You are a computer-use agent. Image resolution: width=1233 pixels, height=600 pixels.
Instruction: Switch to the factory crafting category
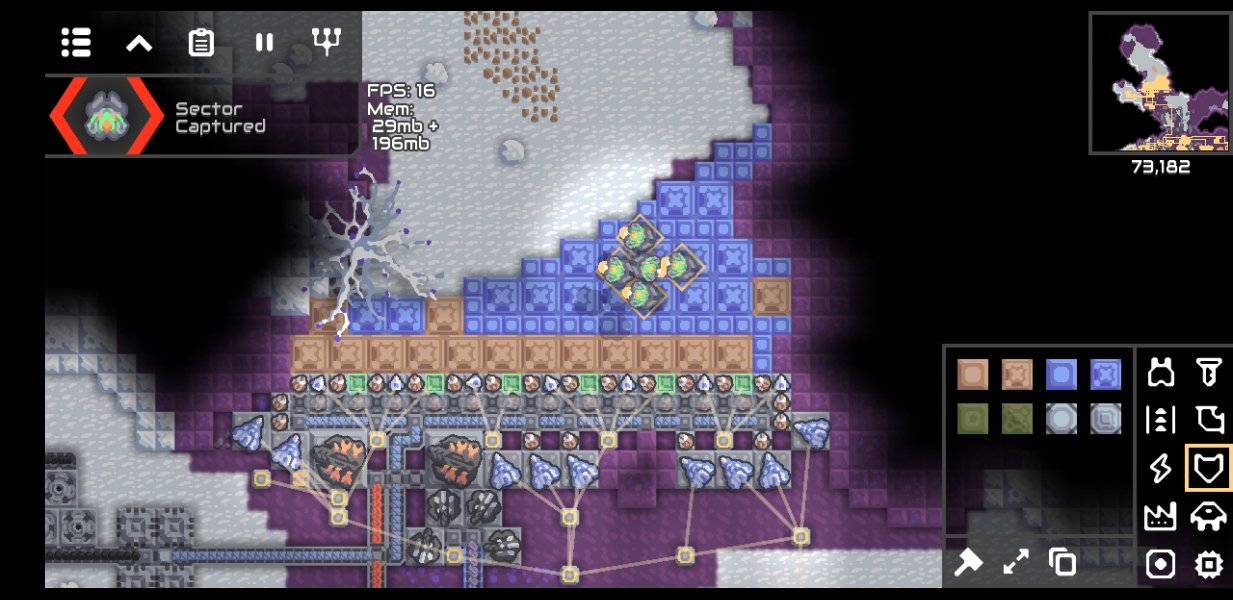[x=1160, y=516]
